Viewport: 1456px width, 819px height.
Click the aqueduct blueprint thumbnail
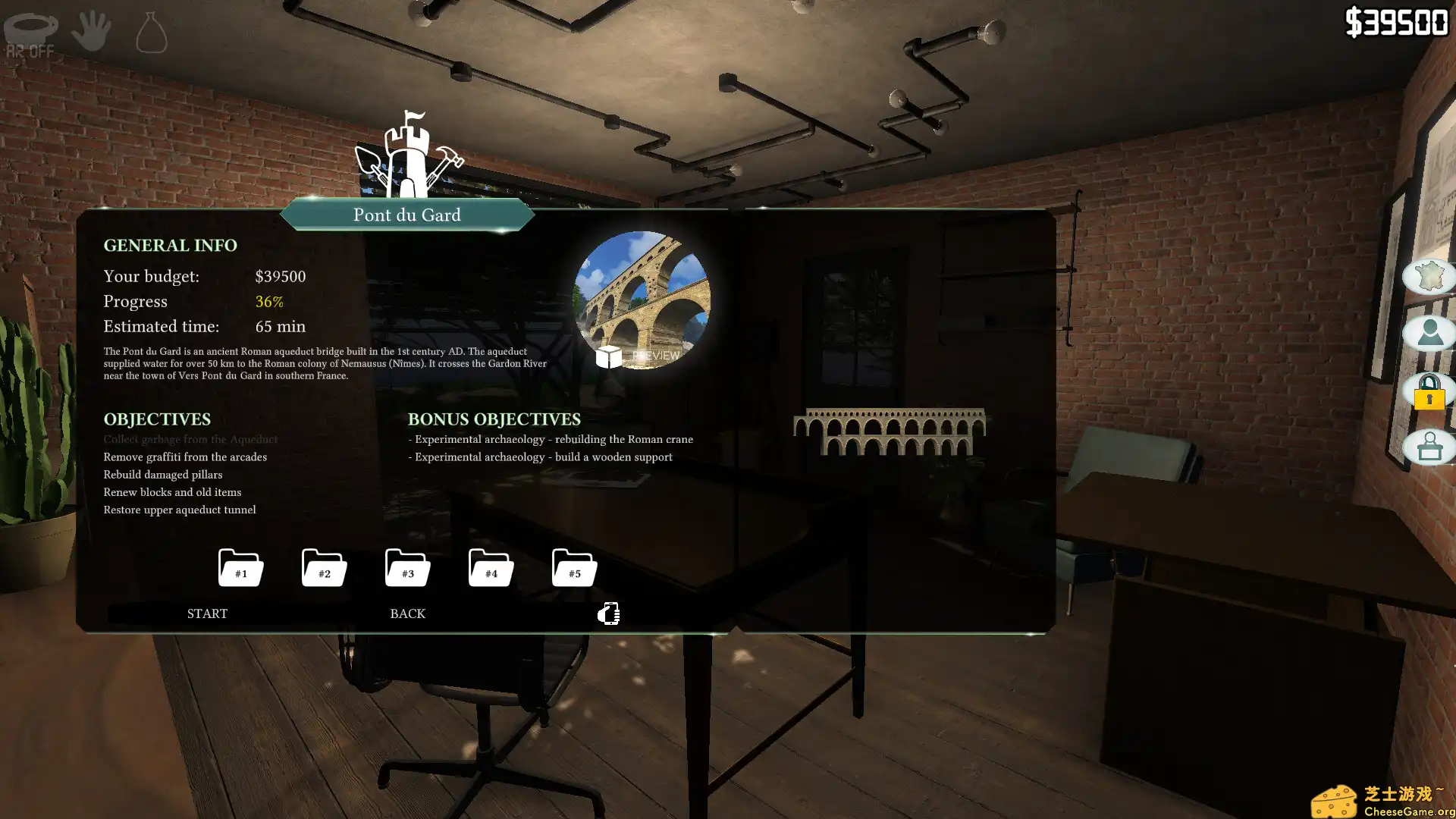tap(889, 431)
